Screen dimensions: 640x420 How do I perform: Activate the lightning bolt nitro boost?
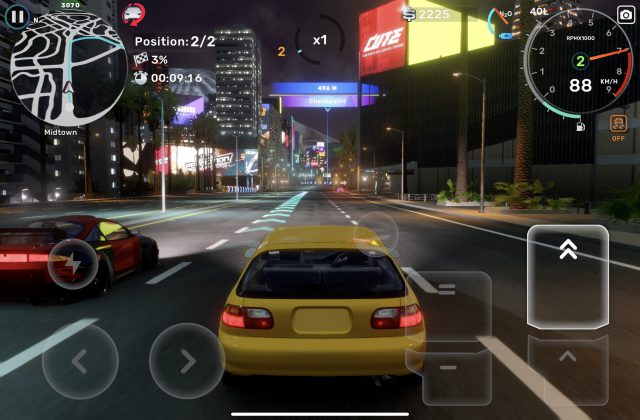click(73, 263)
